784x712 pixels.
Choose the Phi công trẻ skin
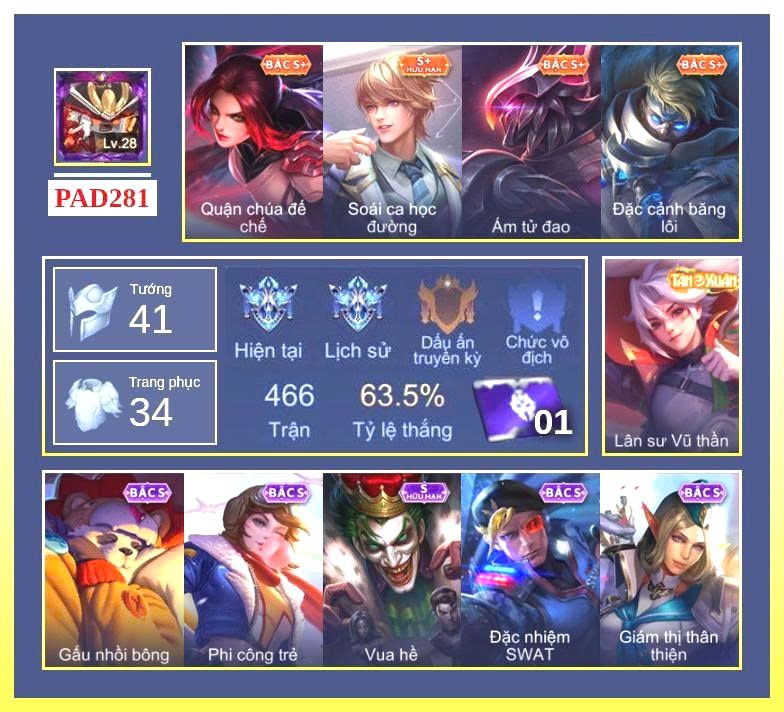click(x=253, y=570)
